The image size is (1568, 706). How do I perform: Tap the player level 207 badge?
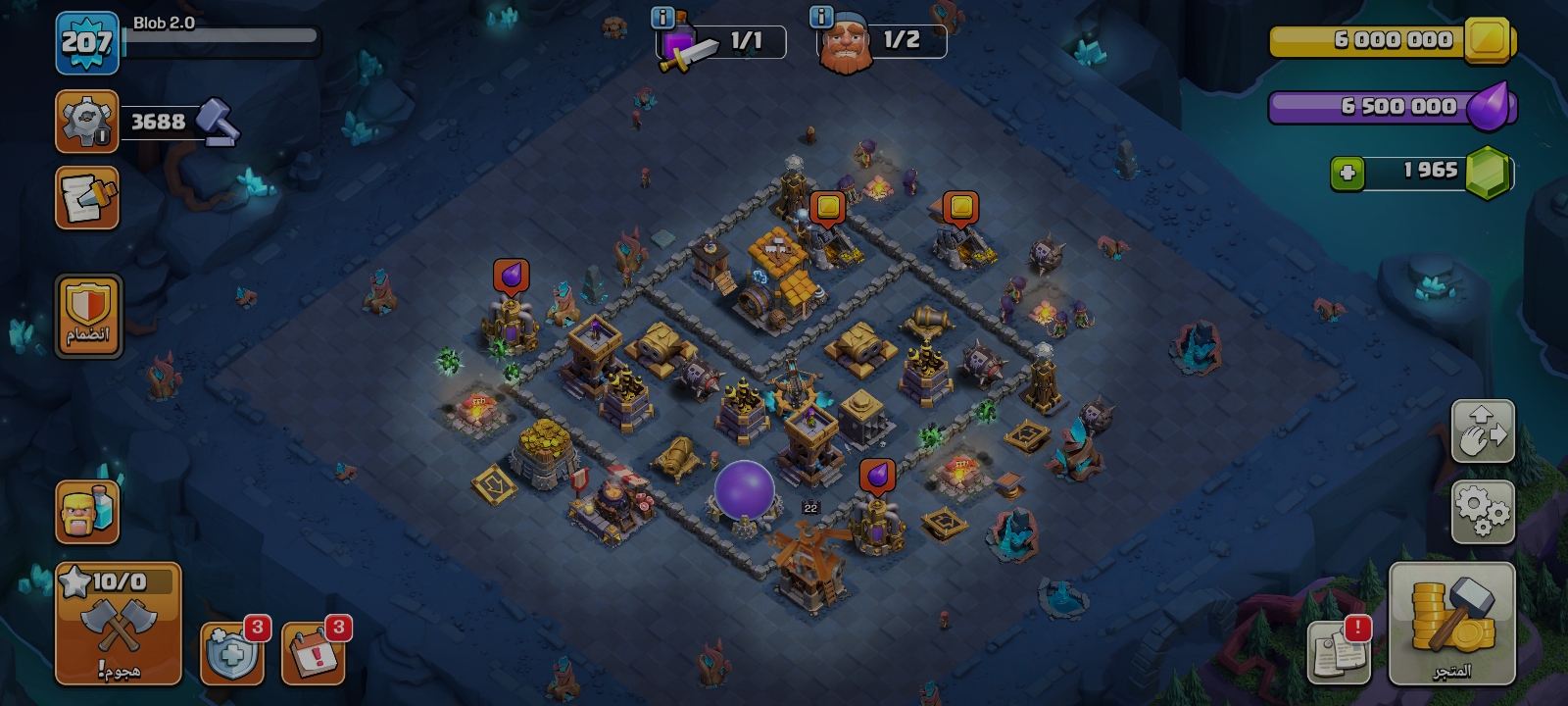click(87, 43)
